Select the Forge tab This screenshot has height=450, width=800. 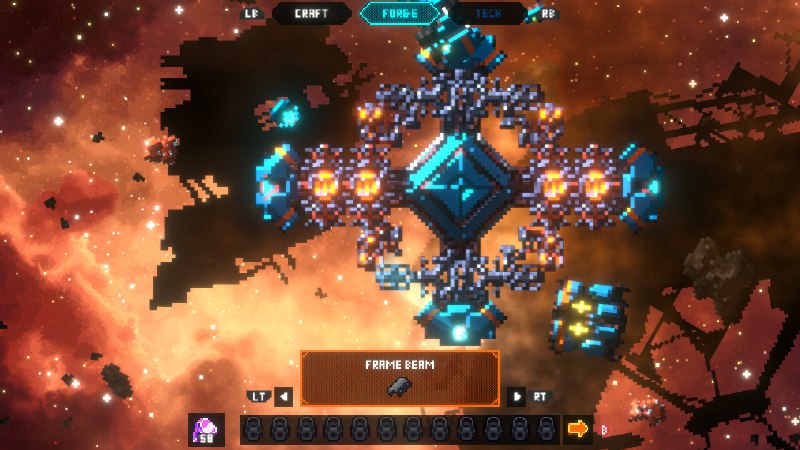(399, 13)
